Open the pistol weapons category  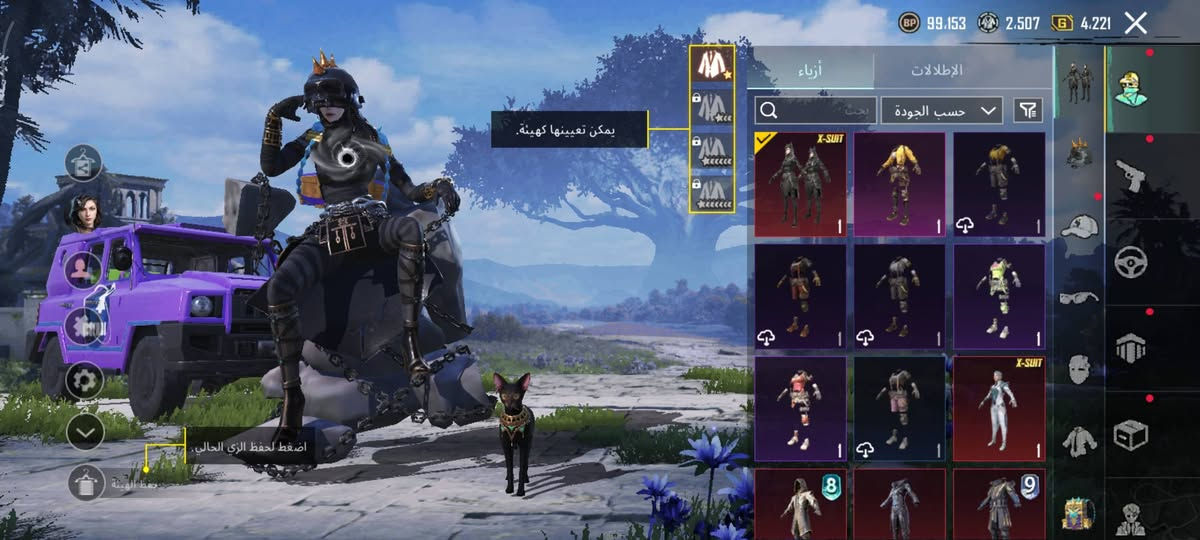pyautogui.click(x=1131, y=176)
